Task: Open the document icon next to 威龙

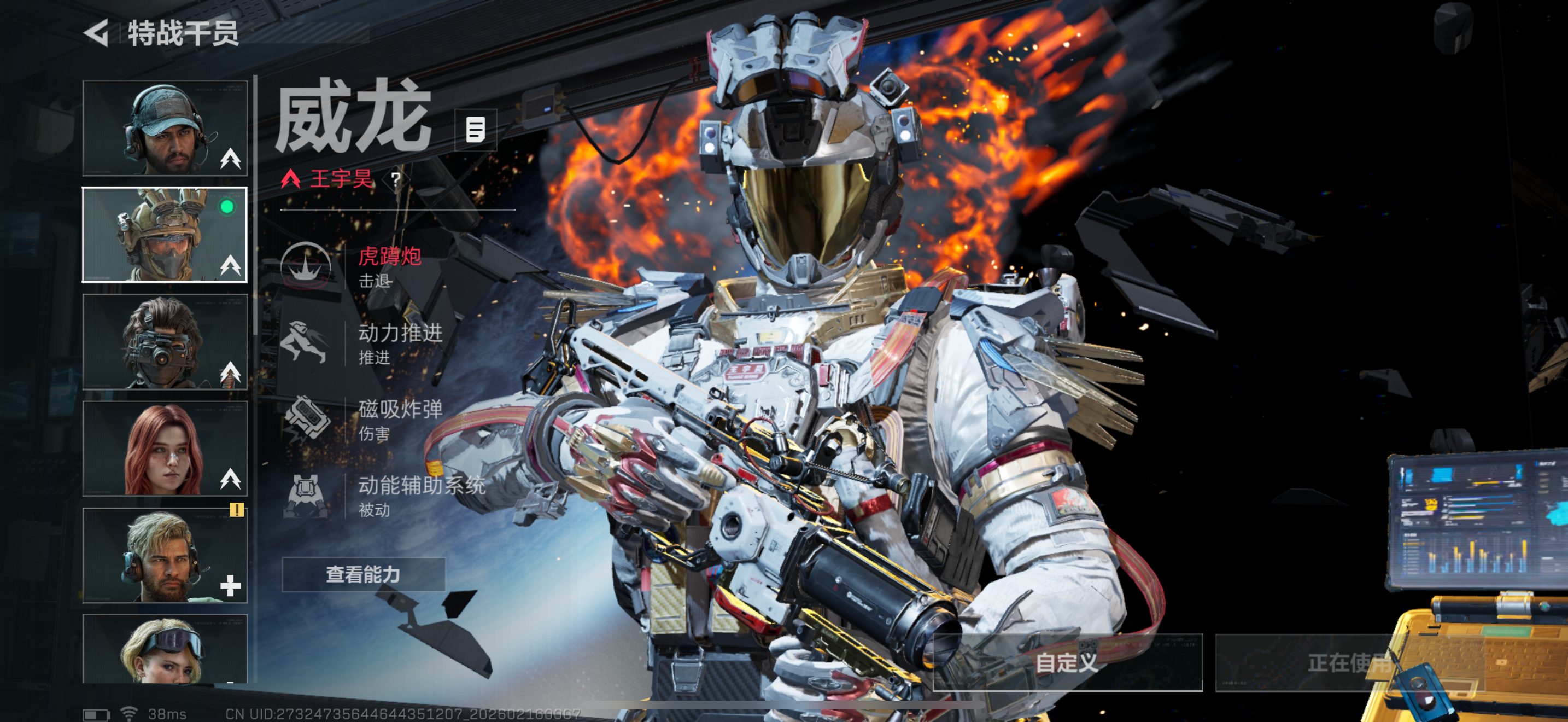Action: pos(476,130)
